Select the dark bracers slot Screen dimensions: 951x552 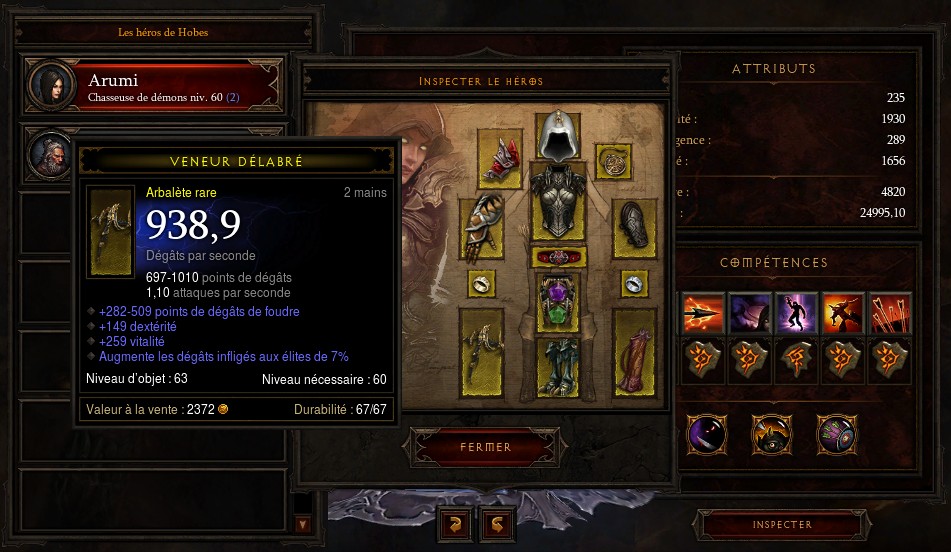pyautogui.click(x=634, y=228)
